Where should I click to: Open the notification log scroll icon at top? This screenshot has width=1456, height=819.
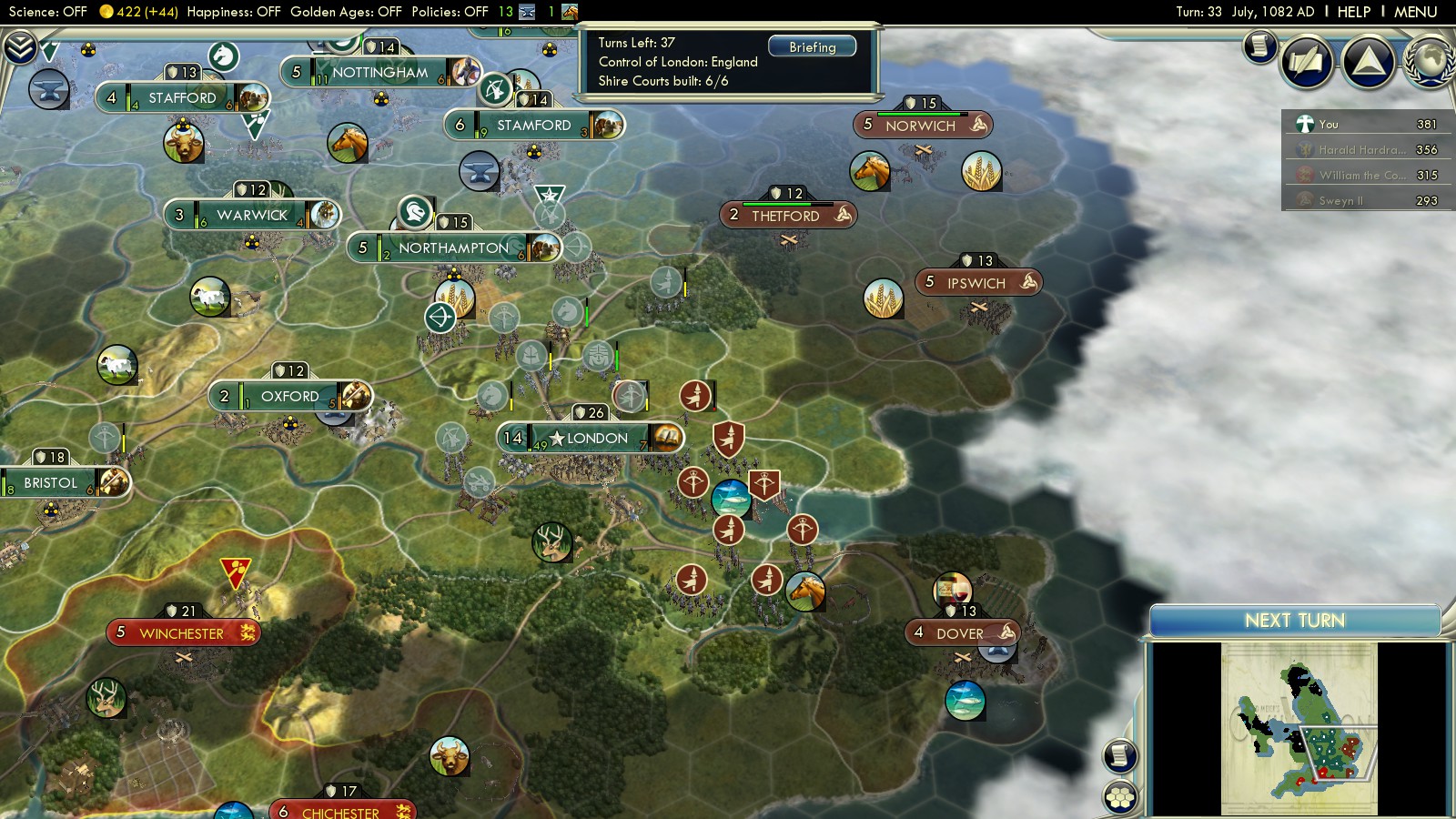(1259, 45)
